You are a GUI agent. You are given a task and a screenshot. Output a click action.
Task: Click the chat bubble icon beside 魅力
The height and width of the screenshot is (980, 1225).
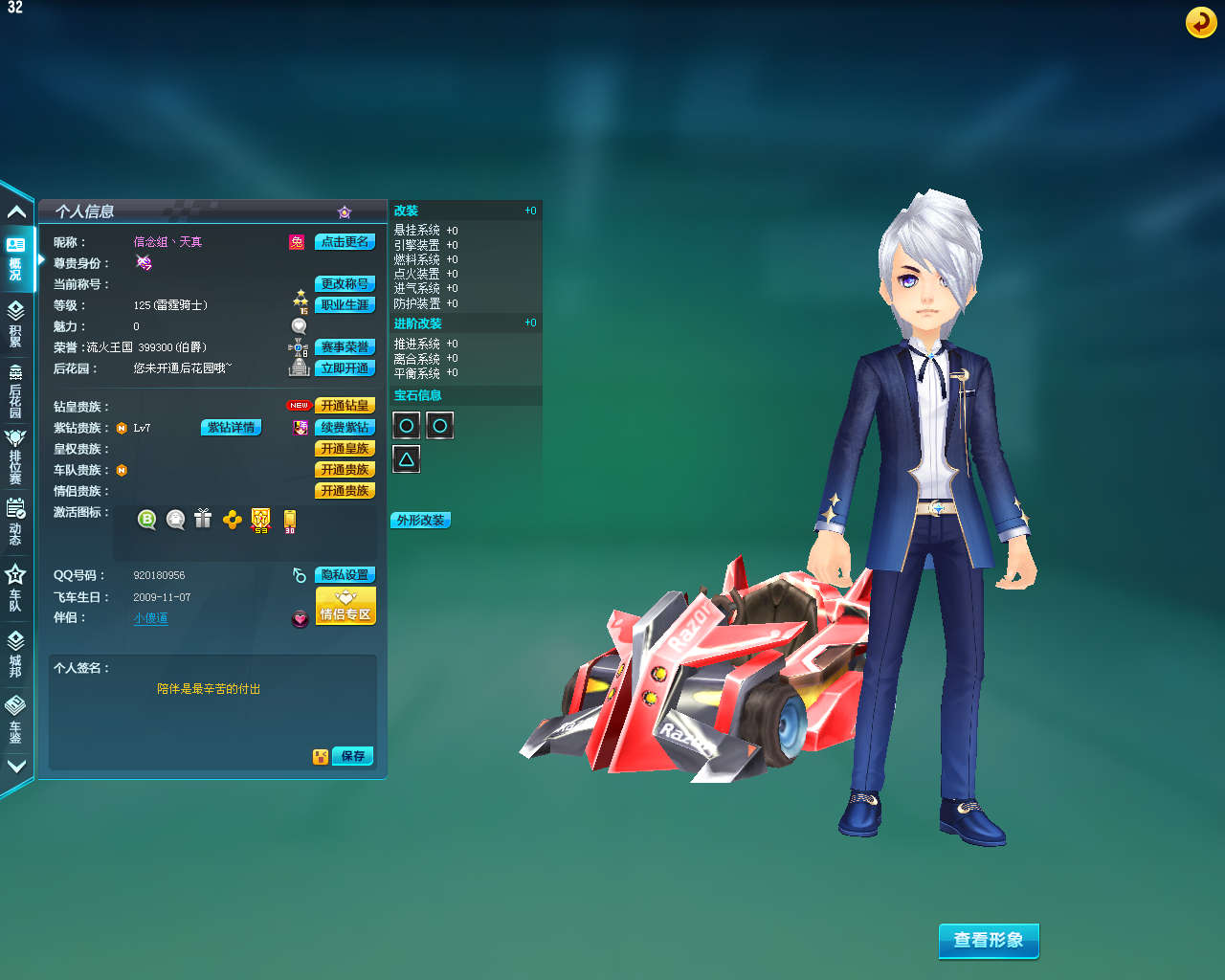coord(299,325)
